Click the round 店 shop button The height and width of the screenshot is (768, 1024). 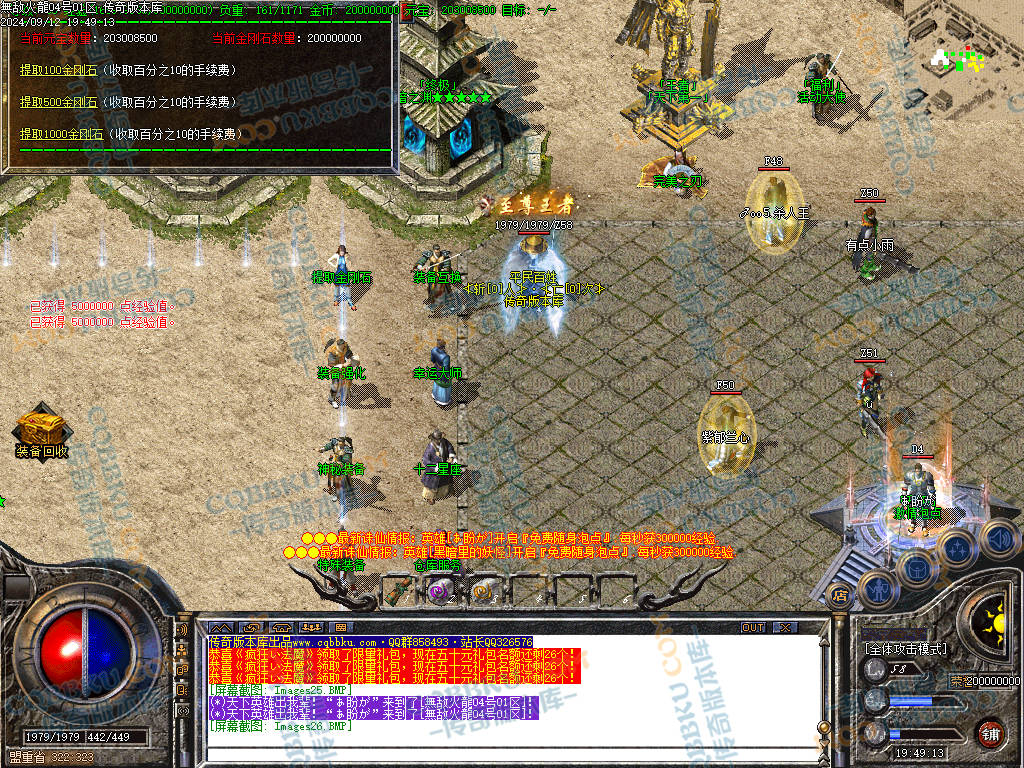(840, 597)
